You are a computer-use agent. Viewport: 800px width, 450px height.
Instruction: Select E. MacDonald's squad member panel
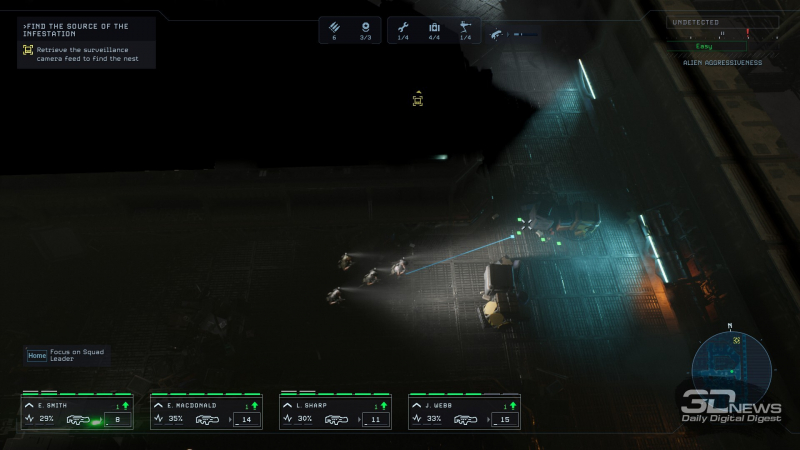[206, 412]
